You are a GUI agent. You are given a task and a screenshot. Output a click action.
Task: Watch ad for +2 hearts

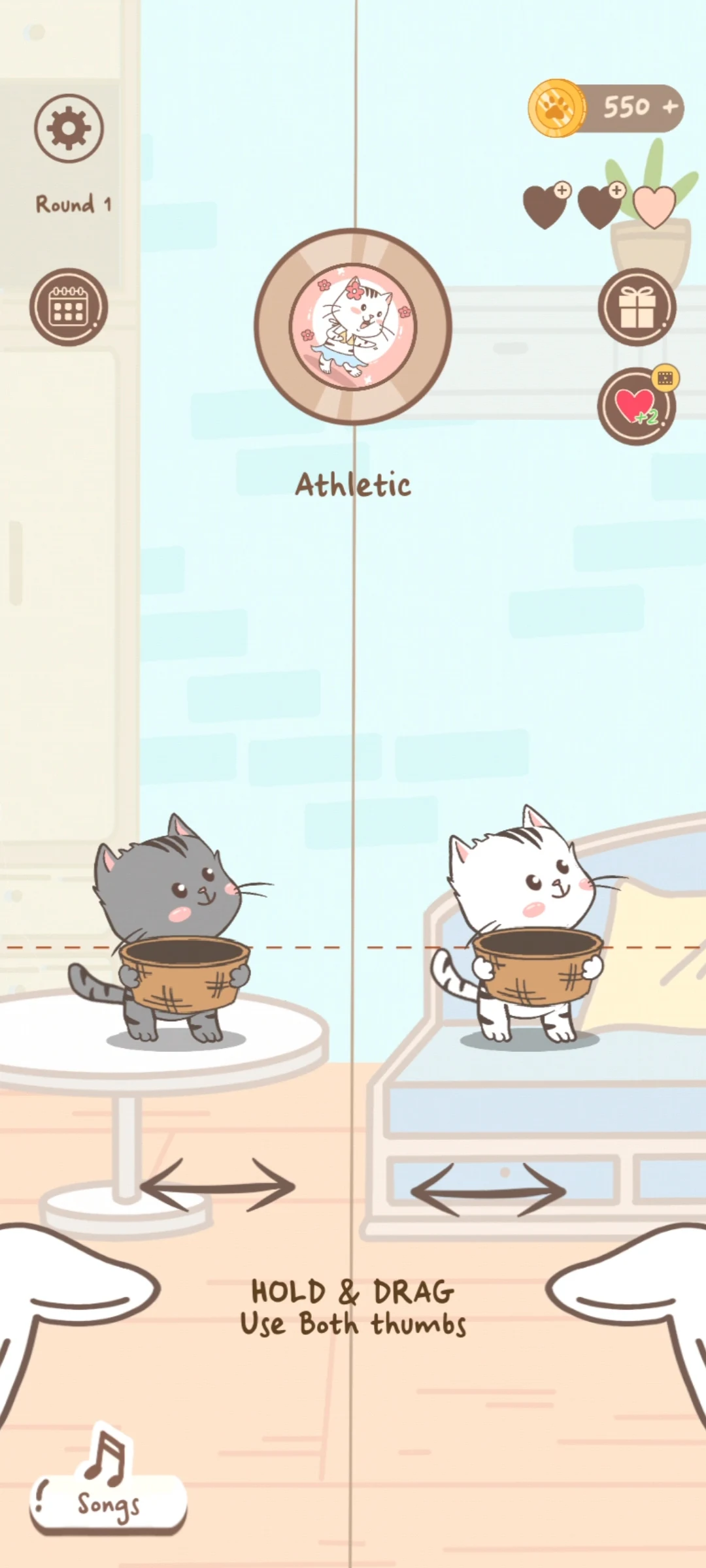[x=636, y=406]
